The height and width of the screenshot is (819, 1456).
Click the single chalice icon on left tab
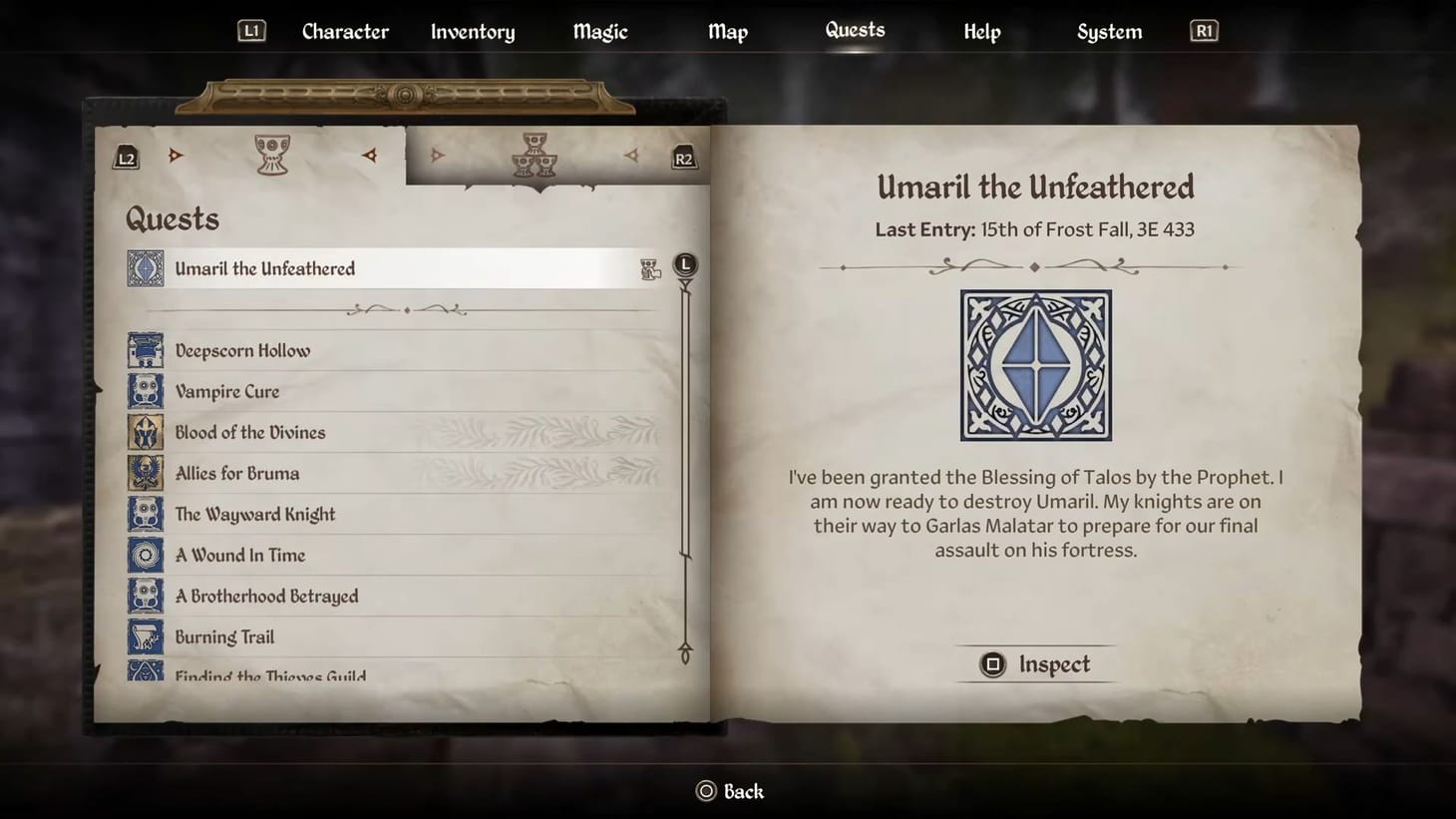pyautogui.click(x=271, y=155)
